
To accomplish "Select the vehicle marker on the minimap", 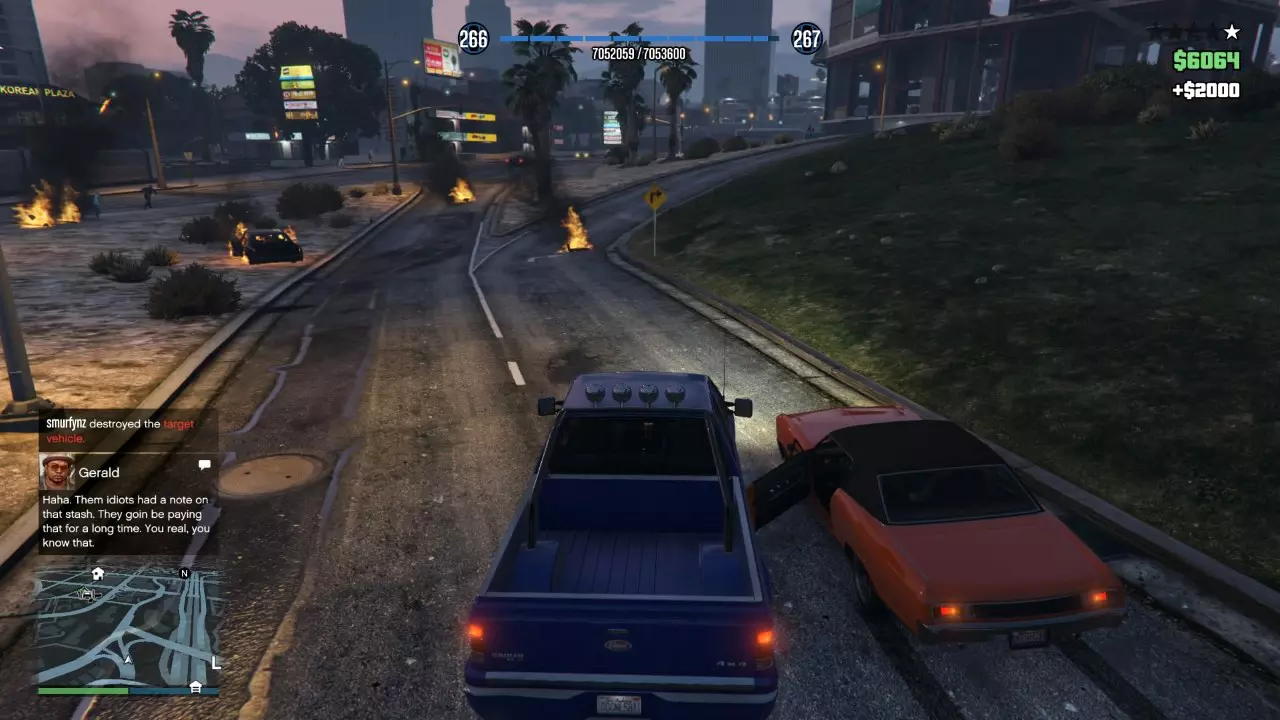I will pyautogui.click(x=87, y=593).
